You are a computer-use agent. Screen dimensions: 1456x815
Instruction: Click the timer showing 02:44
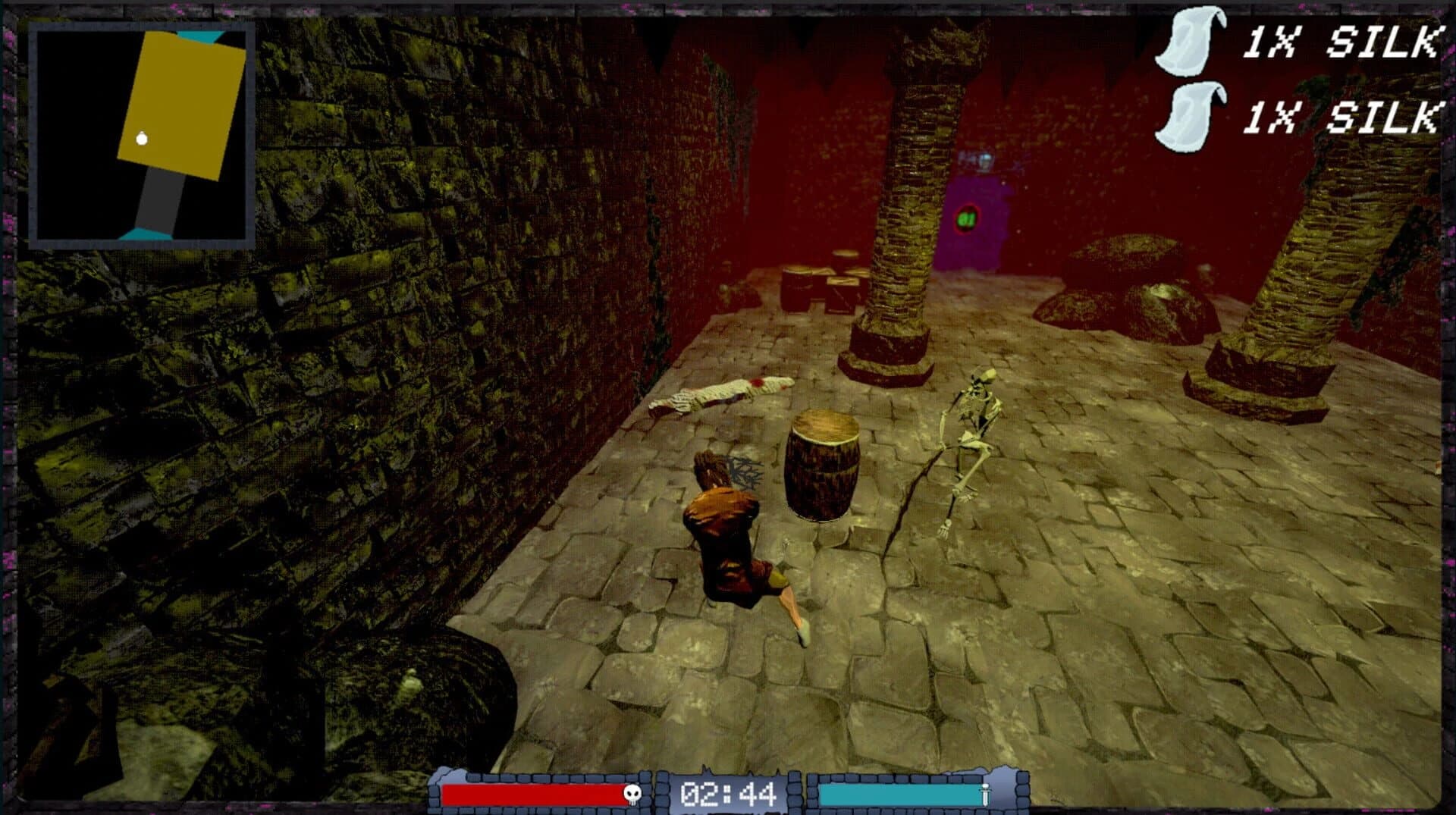tap(730, 793)
